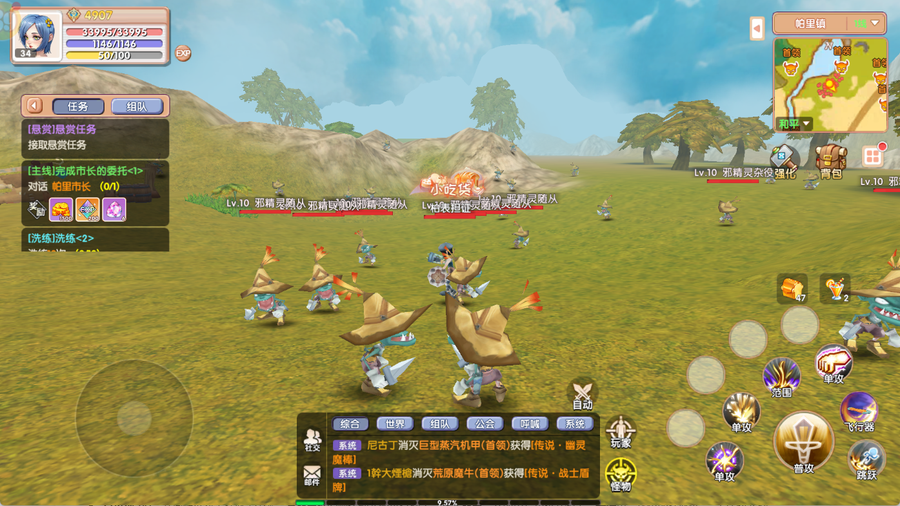The image size is (900, 506).
Task: Tap the 跳跃 jump button
Action: (866, 458)
